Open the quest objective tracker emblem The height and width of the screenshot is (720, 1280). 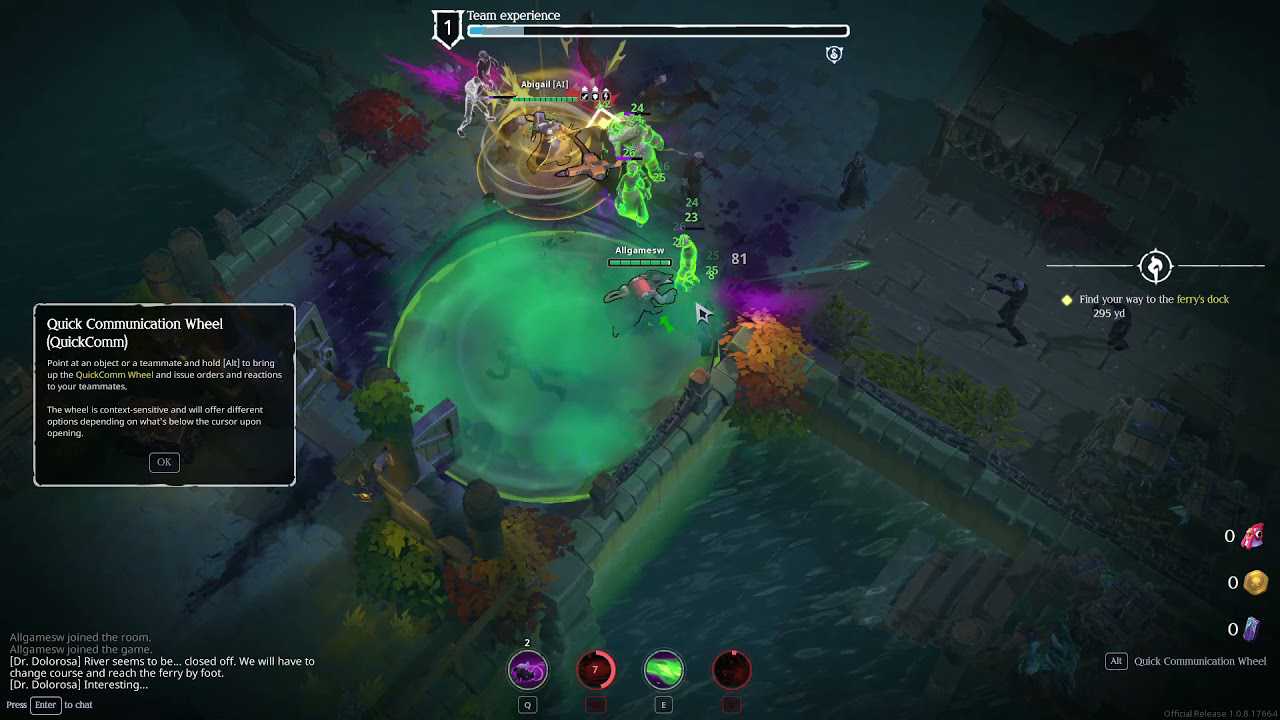pos(1155,266)
